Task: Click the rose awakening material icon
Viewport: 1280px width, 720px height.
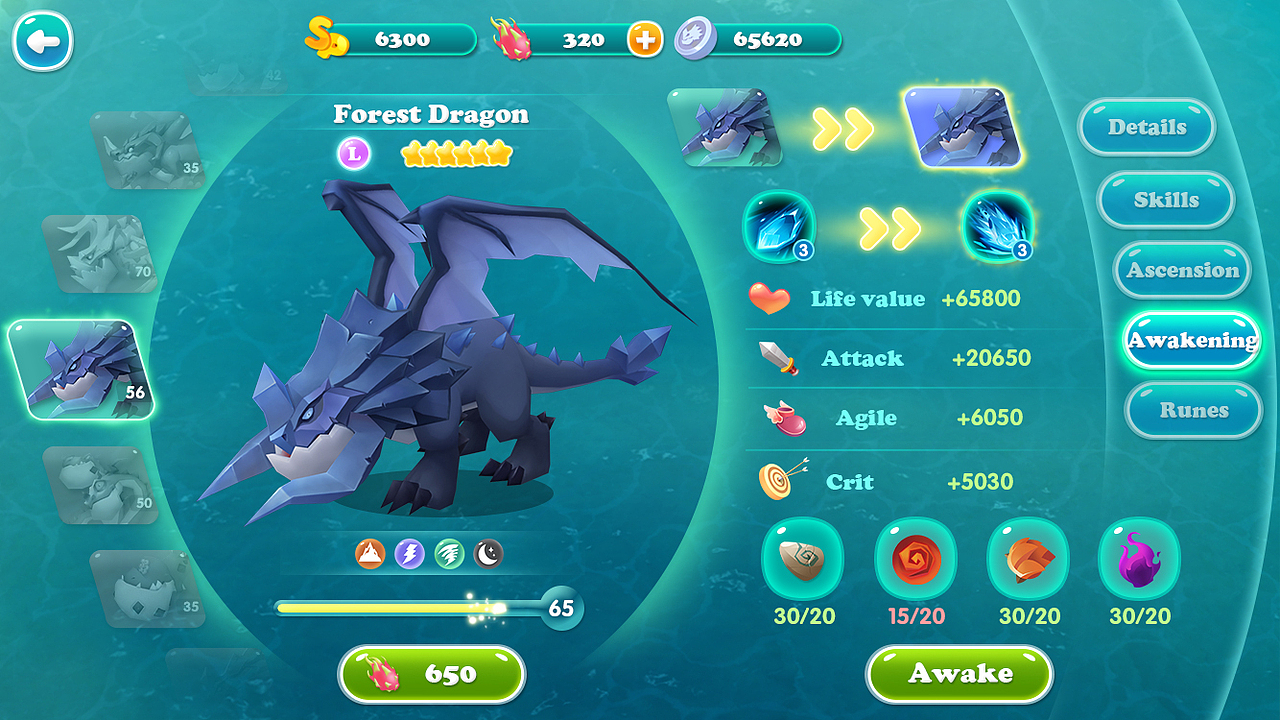Action: tap(915, 562)
